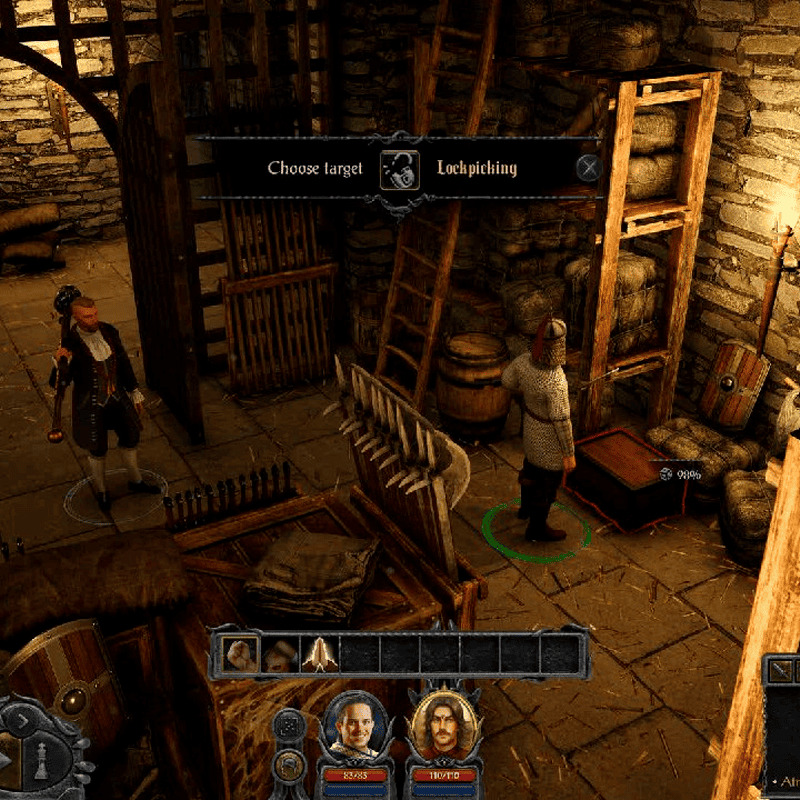This screenshot has height=800, width=800.
Task: Open the chess piece tactical button
Action: pyautogui.click(x=42, y=762)
